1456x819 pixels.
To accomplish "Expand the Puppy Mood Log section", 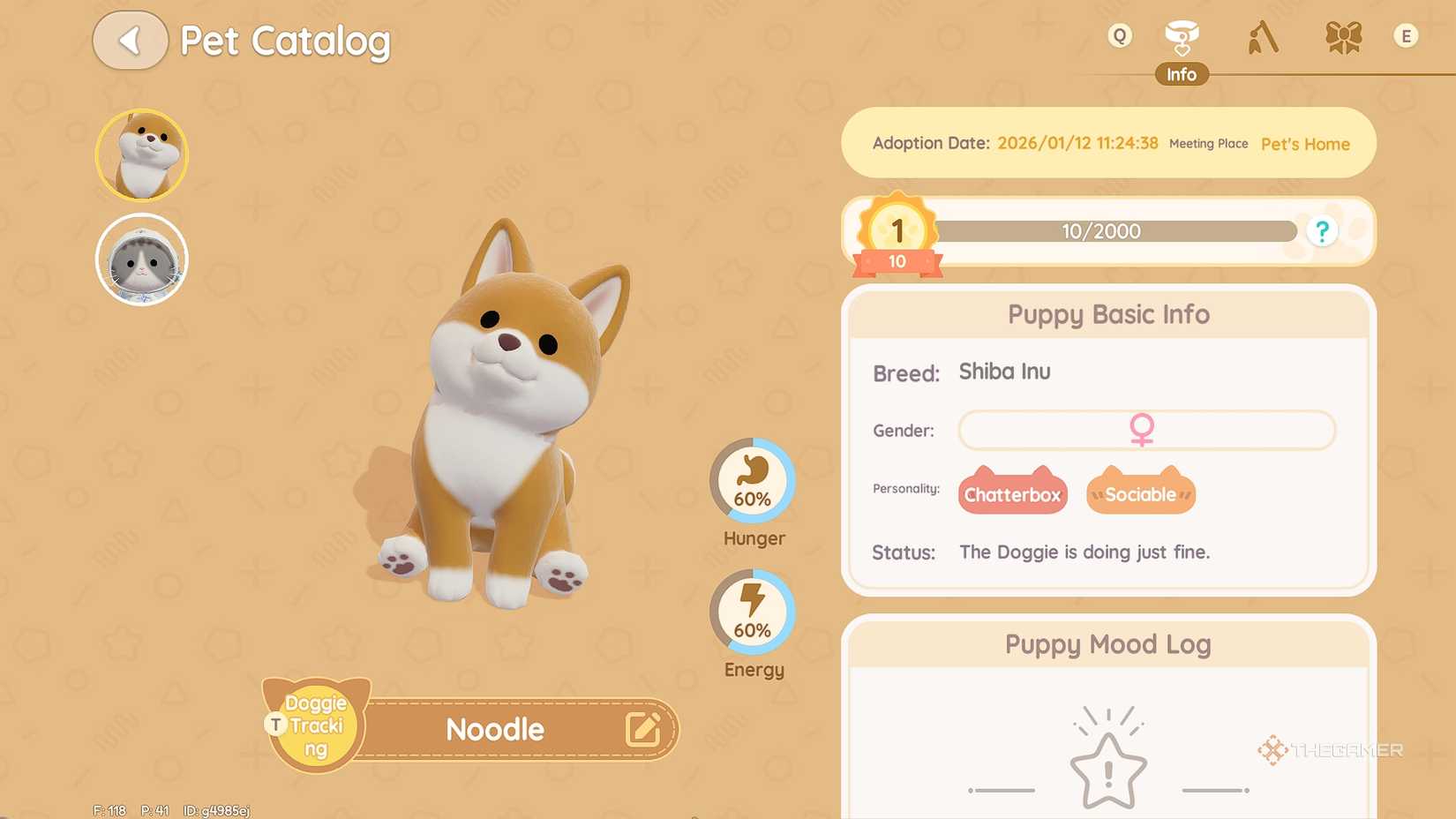I will pos(1107,644).
